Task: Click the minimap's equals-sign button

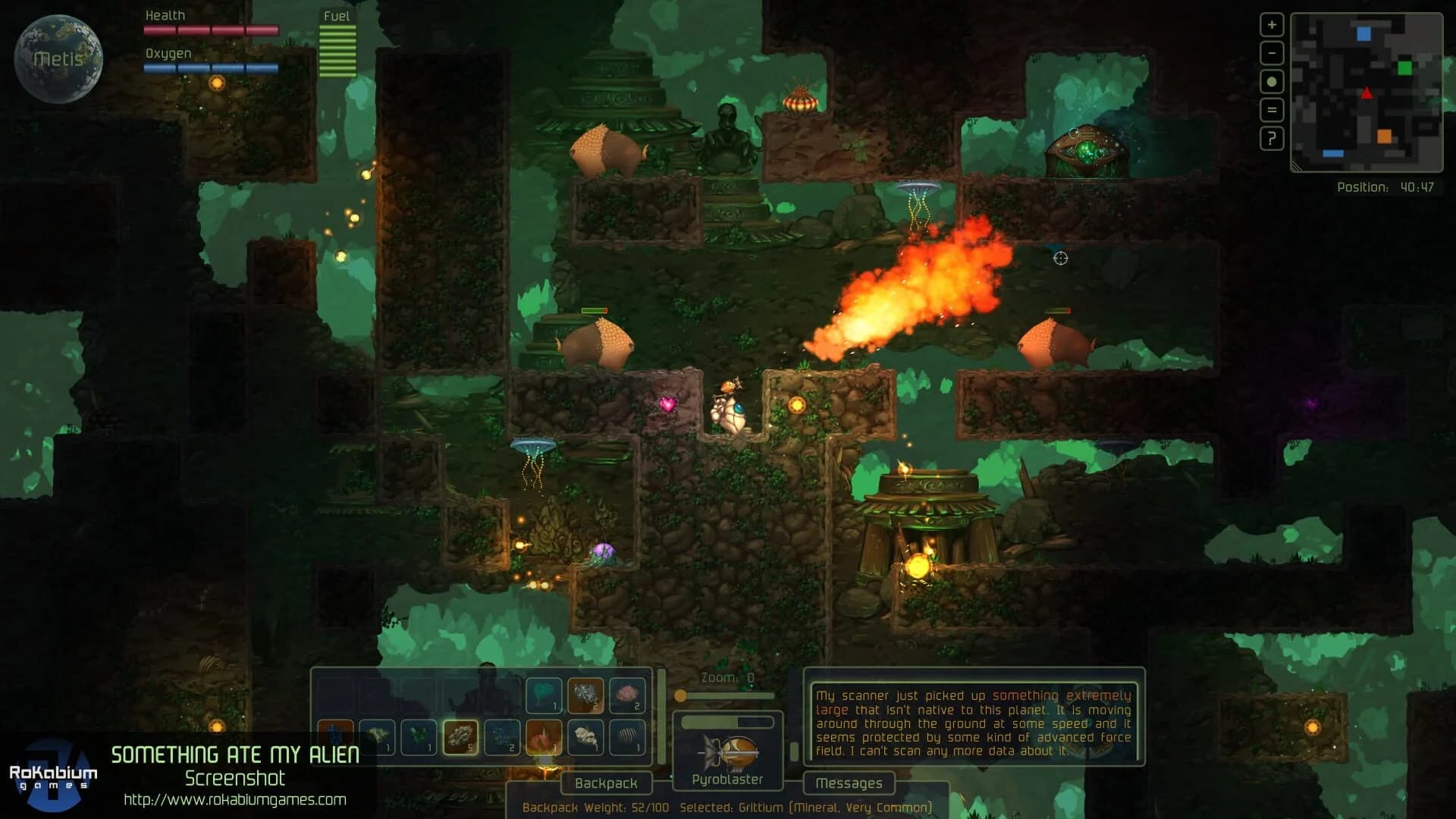Action: [x=1272, y=110]
